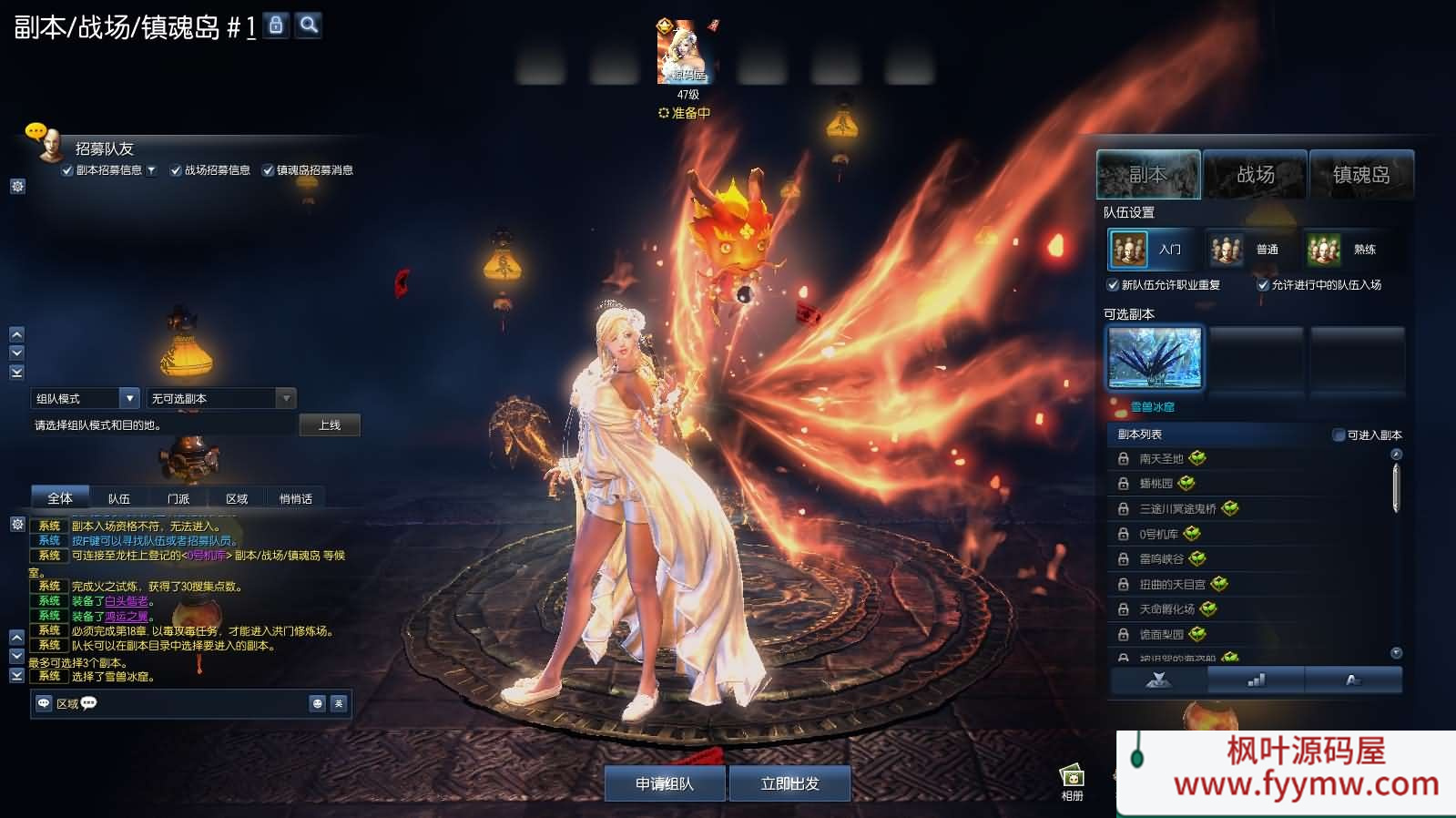Choose the 入门 difficulty setting
The height and width of the screenshot is (818, 1456).
[1151, 249]
